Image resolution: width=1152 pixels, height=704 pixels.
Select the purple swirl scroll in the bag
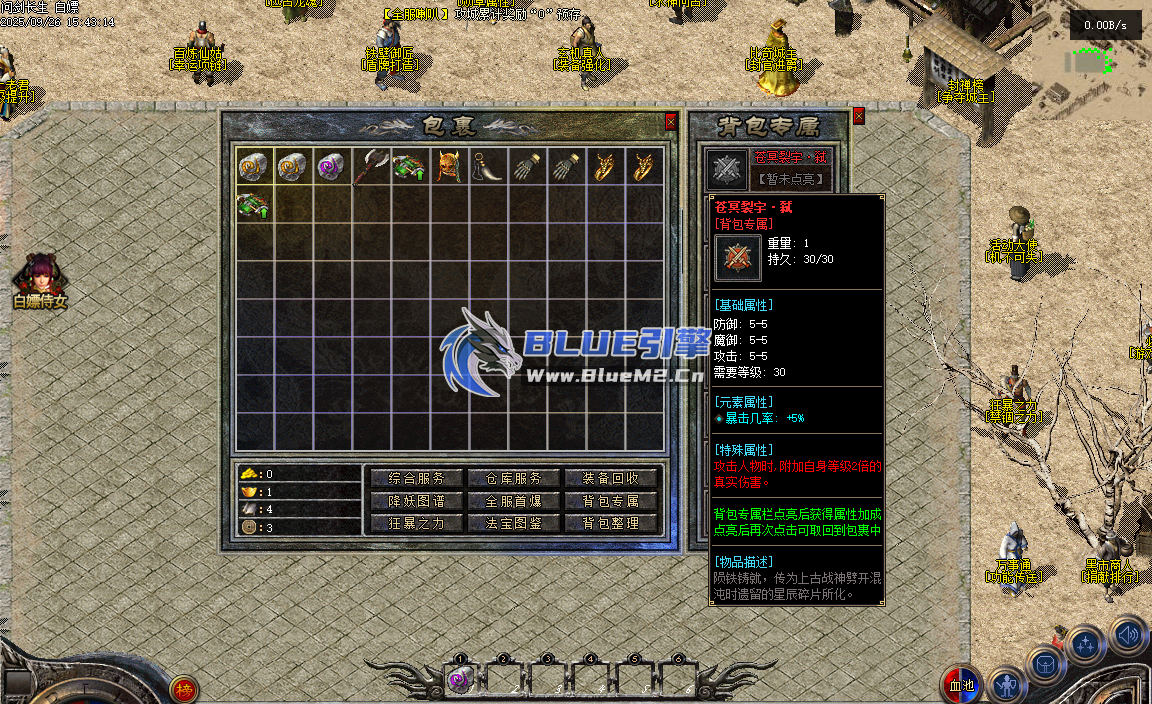332,167
